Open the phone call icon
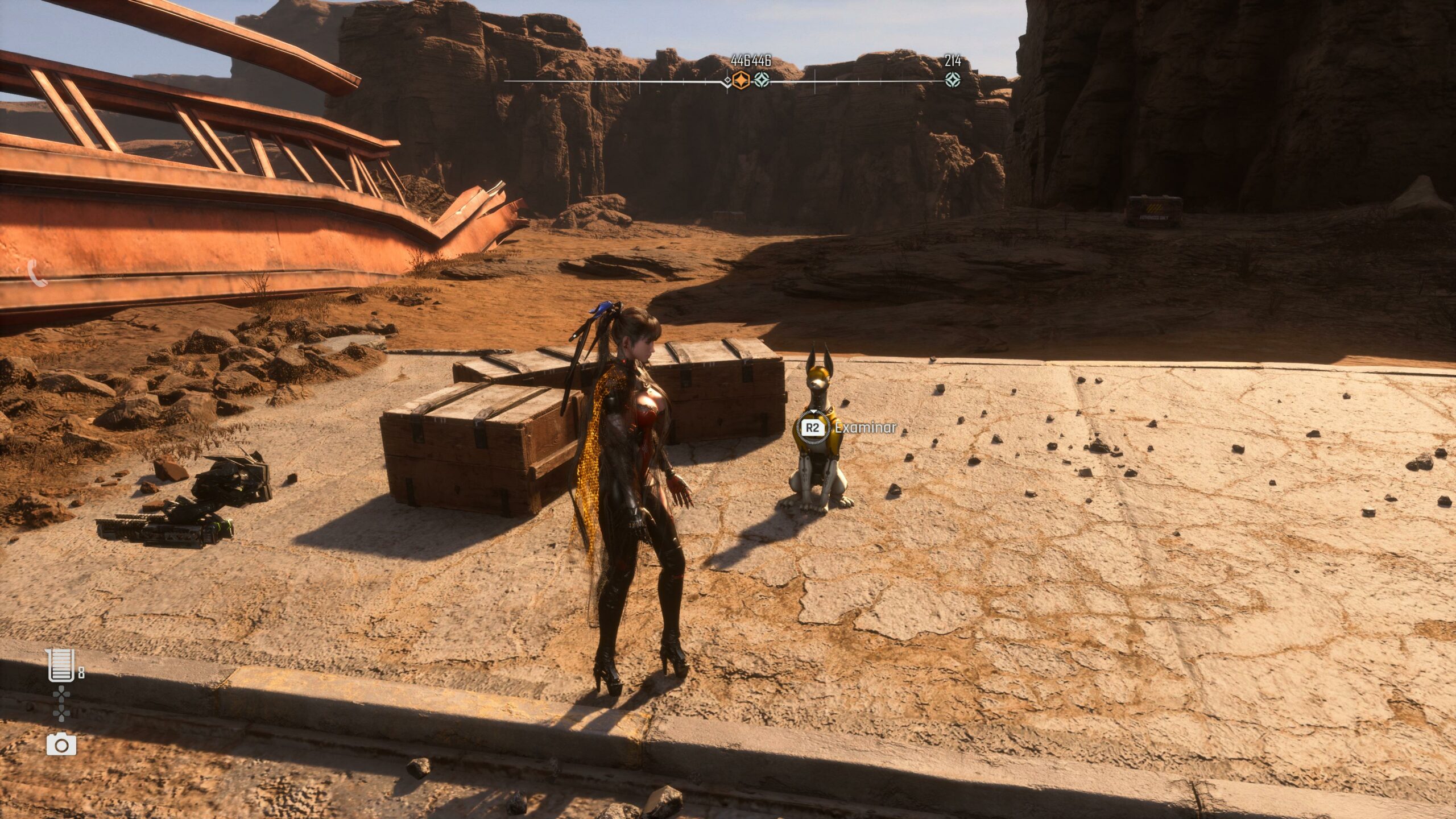 click(x=37, y=274)
